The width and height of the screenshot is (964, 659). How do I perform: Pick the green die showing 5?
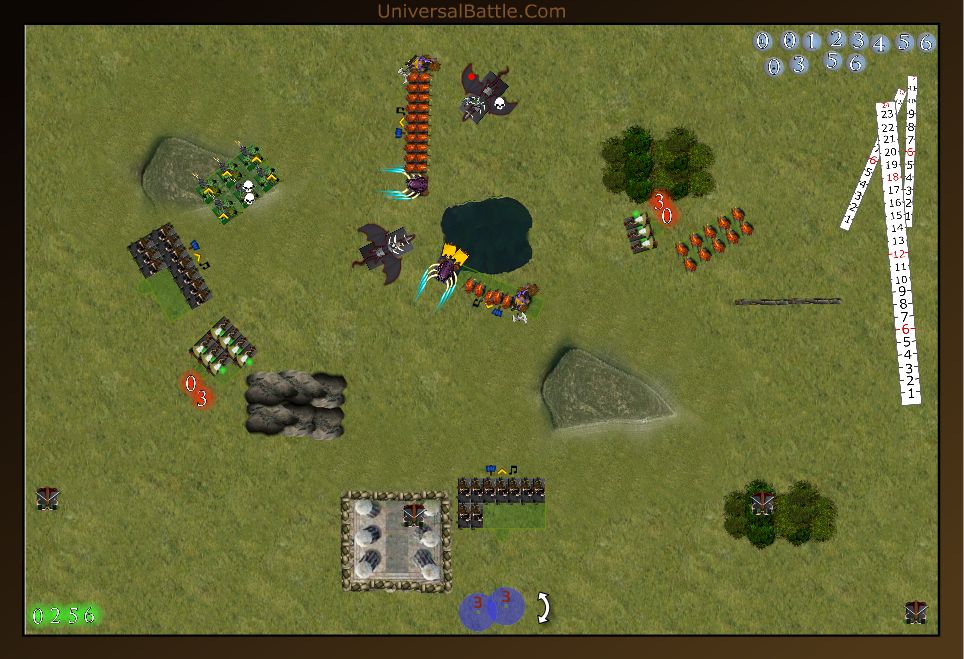[x=73, y=615]
